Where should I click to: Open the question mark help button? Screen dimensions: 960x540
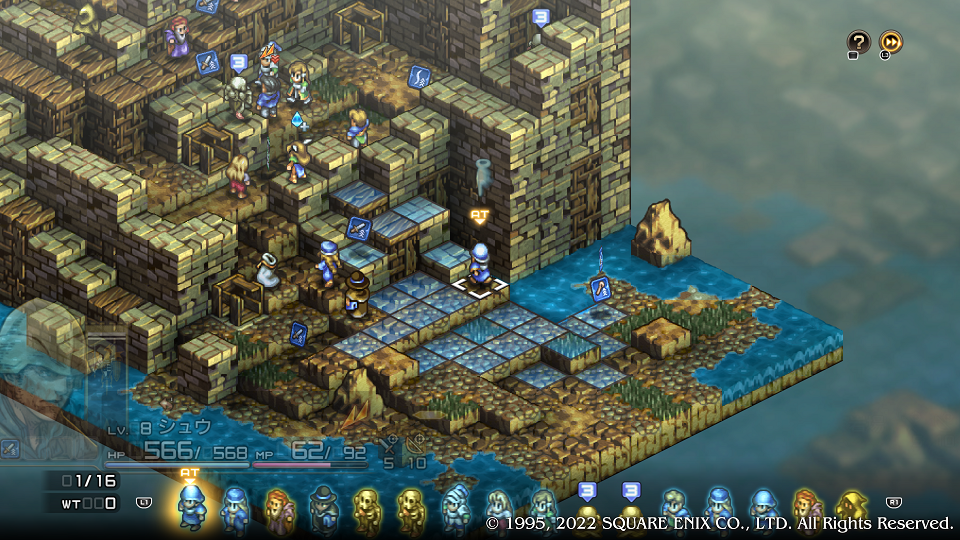pyautogui.click(x=858, y=42)
